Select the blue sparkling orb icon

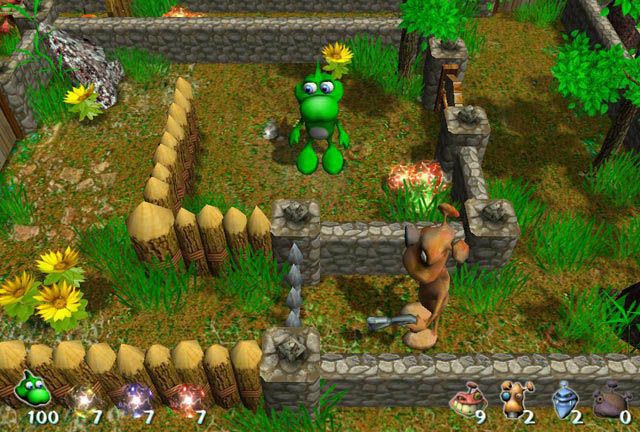[x=132, y=398]
